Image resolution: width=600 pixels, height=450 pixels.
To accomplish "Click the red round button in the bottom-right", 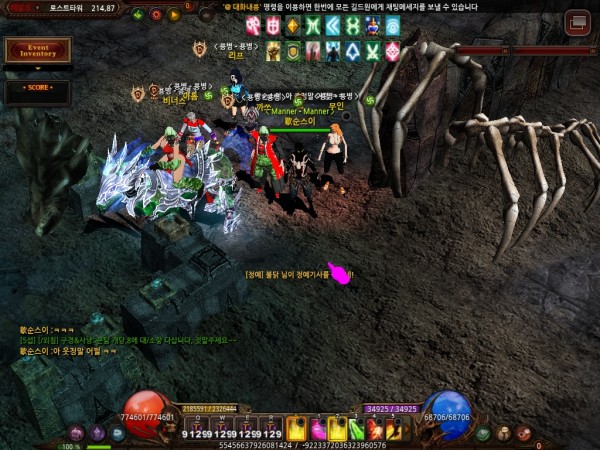I will click(x=523, y=433).
